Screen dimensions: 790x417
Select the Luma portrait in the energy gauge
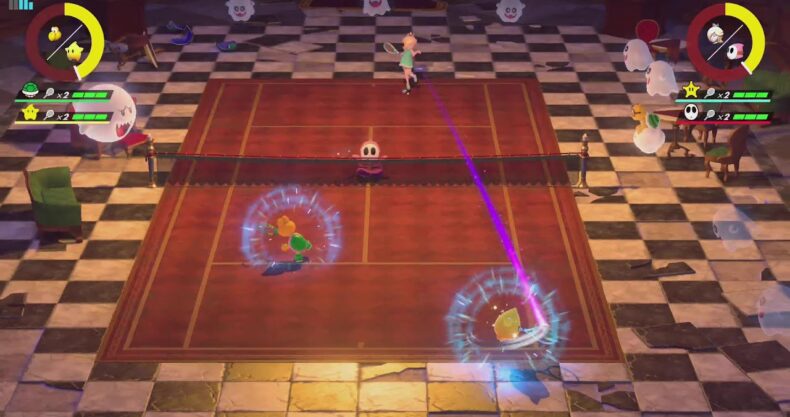click(x=74, y=50)
